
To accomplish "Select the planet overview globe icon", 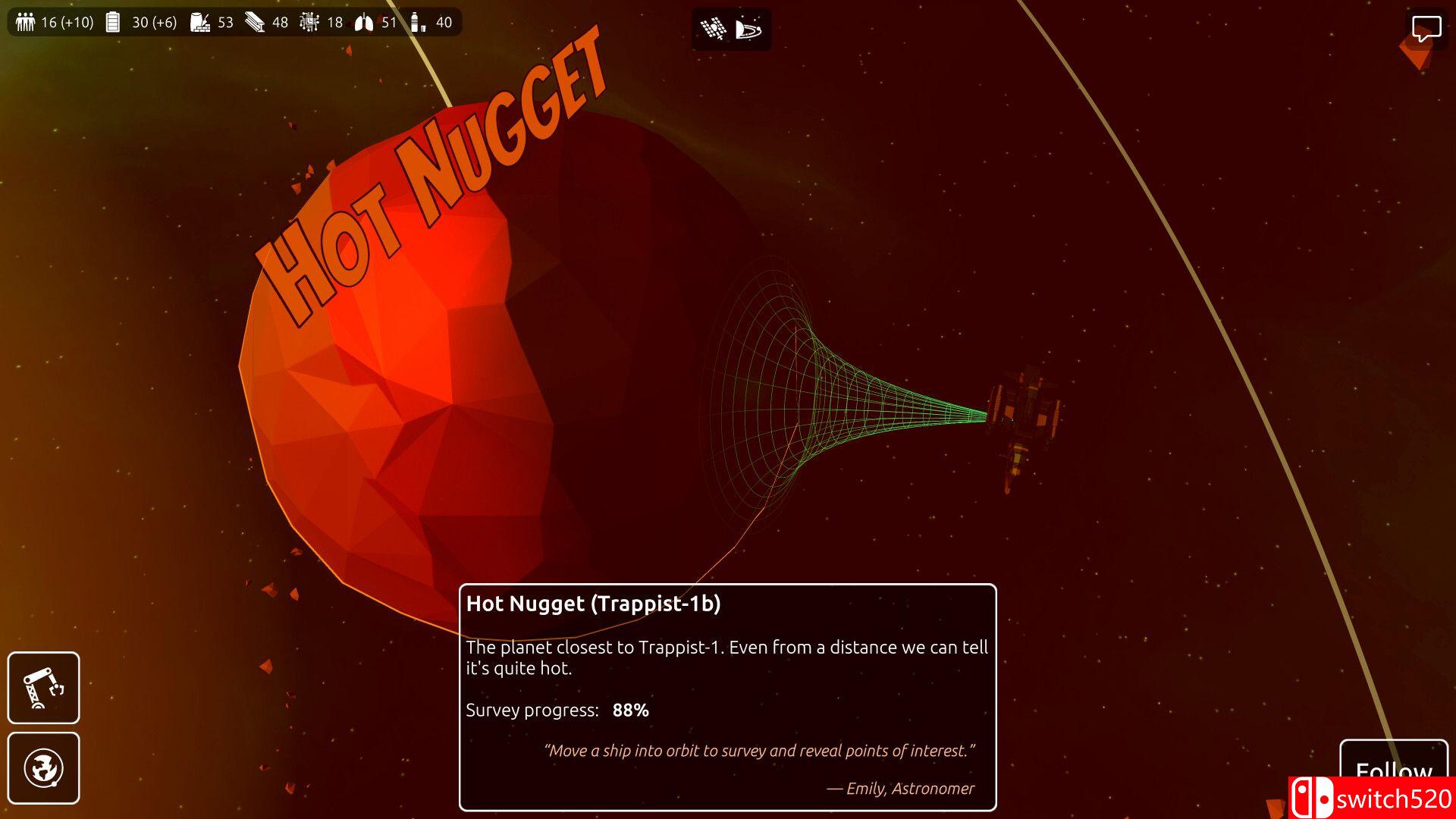I will point(43,768).
